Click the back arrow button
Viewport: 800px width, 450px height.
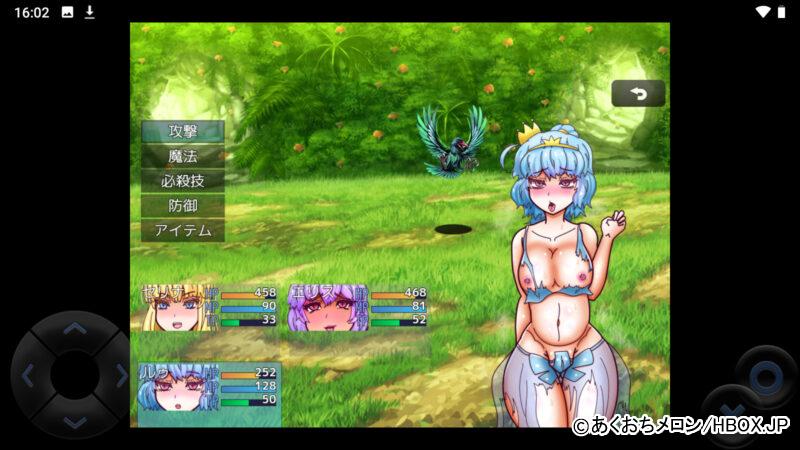click(x=638, y=94)
